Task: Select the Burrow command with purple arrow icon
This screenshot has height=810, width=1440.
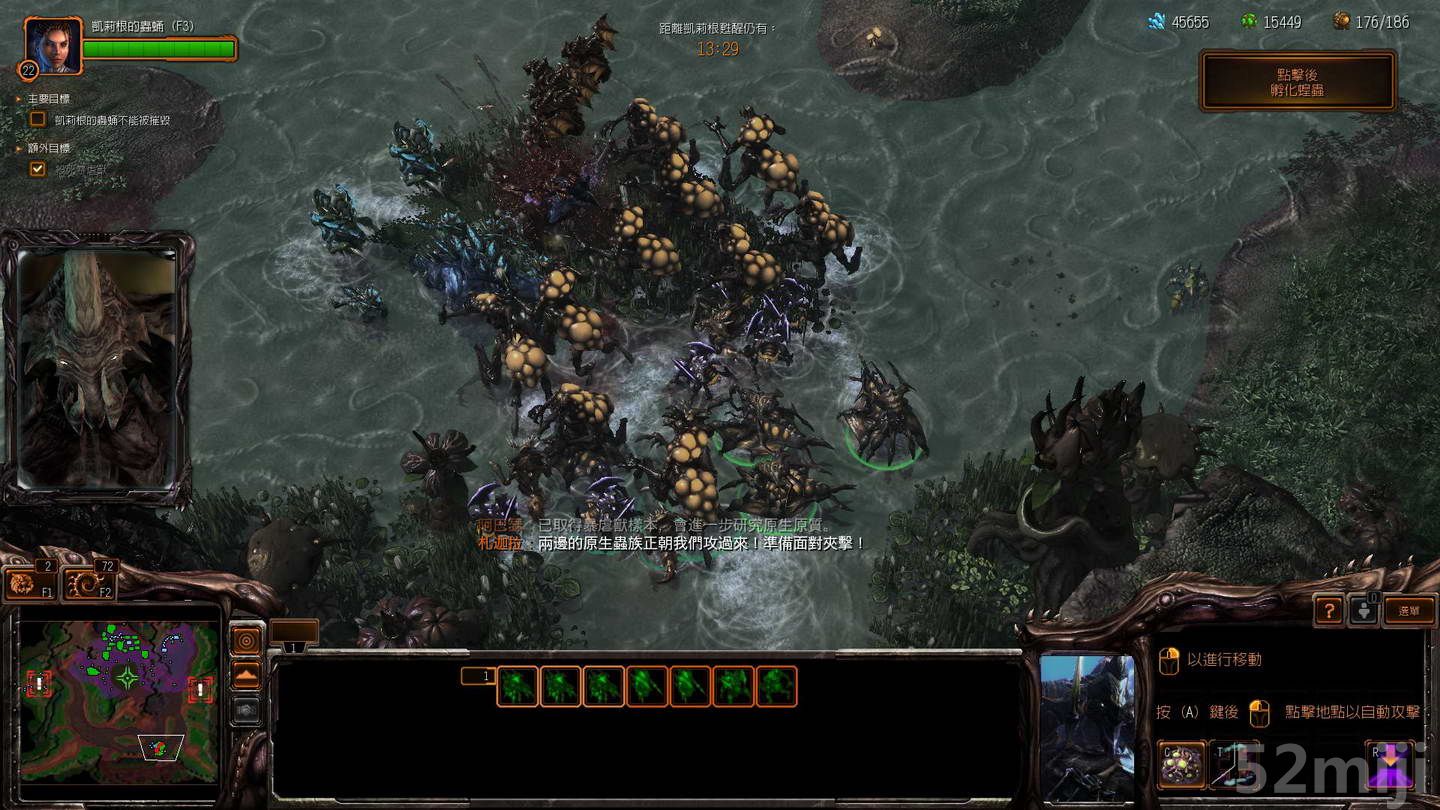Action: tap(1390, 765)
